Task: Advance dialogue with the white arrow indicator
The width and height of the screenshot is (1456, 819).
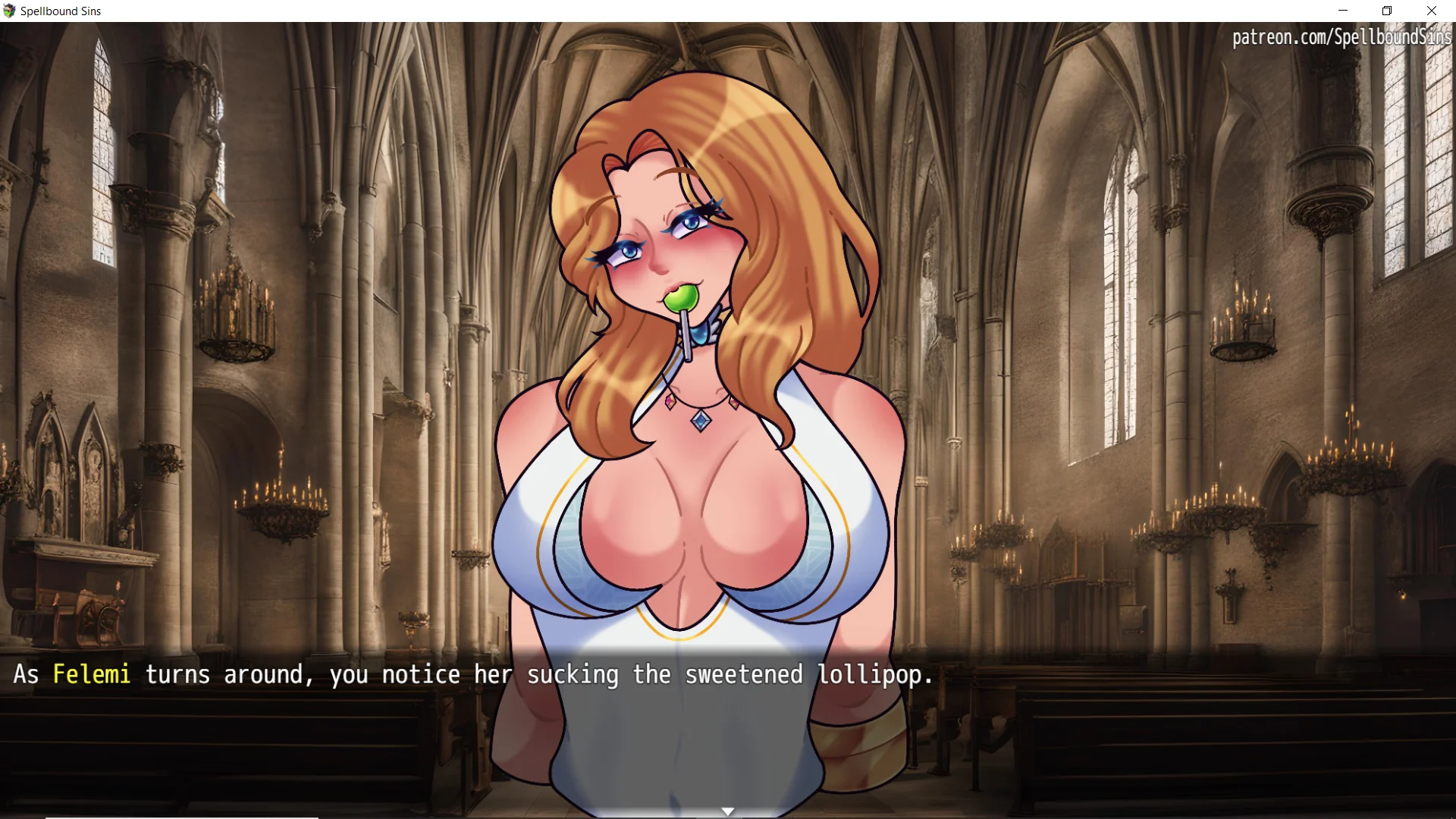Action: click(x=727, y=811)
